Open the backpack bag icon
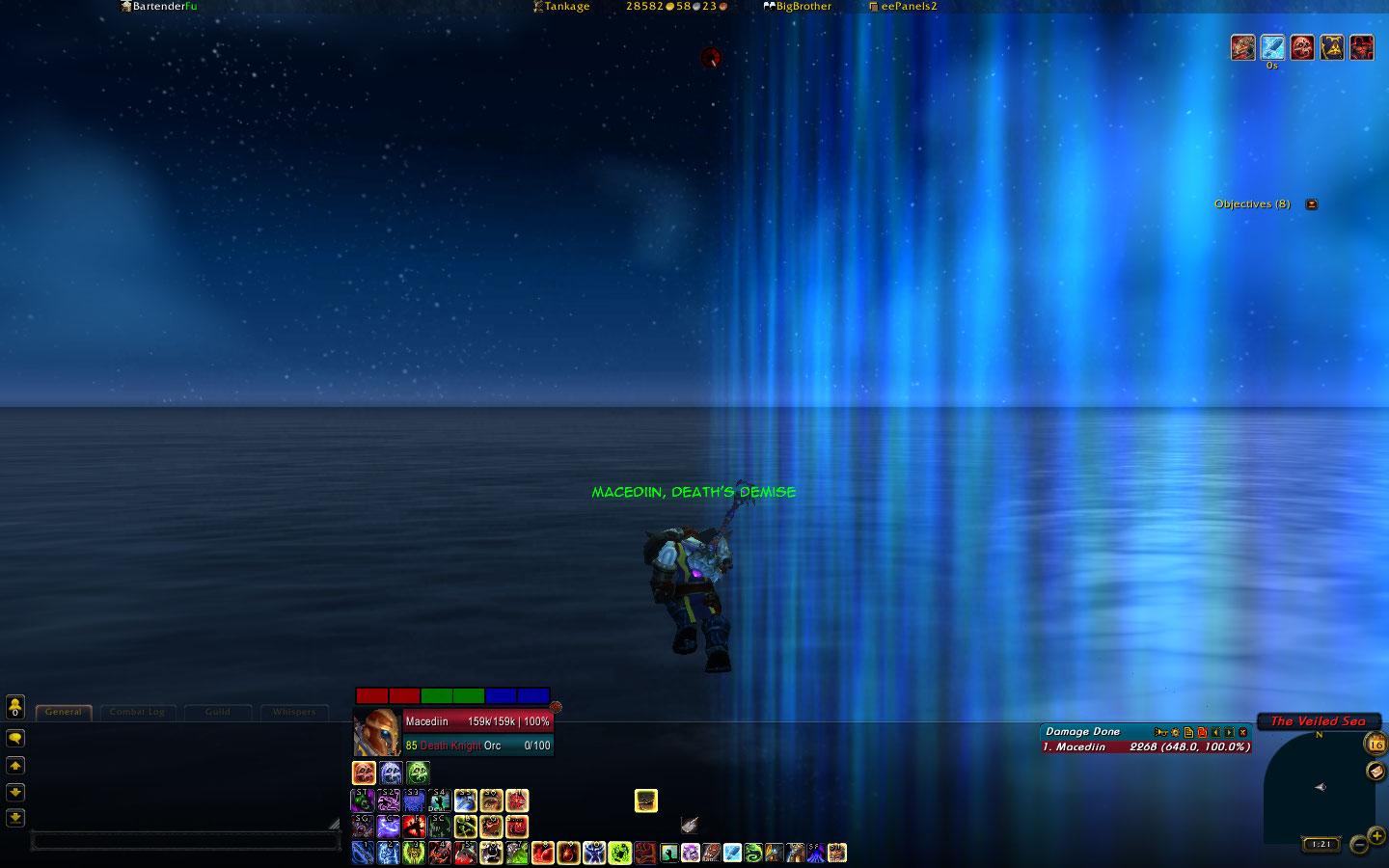 (645, 800)
